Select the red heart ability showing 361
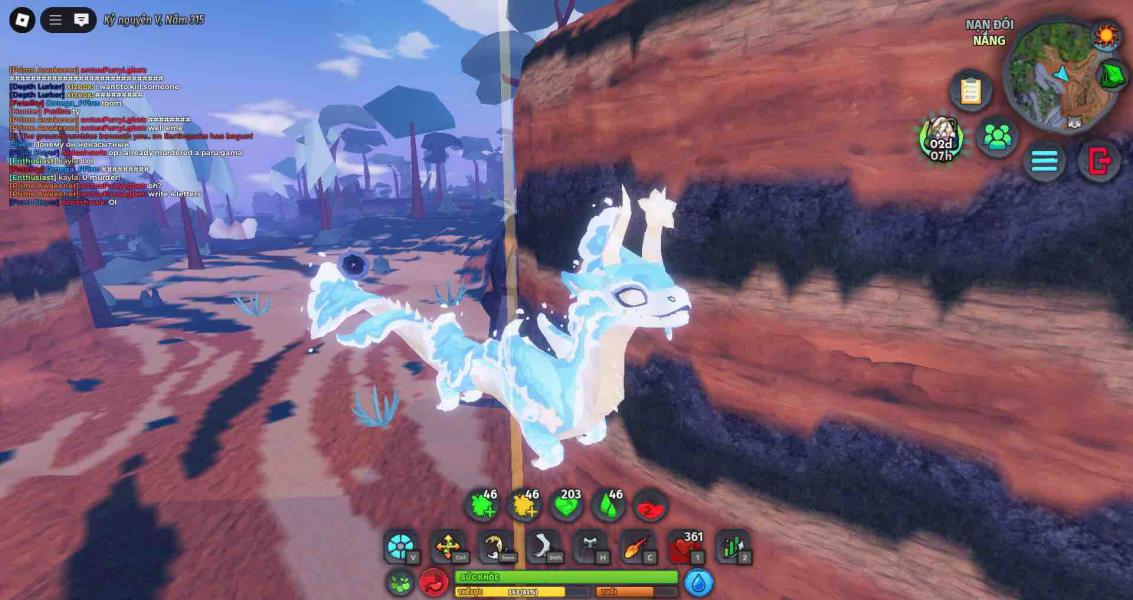This screenshot has width=1133, height=600. coord(684,548)
